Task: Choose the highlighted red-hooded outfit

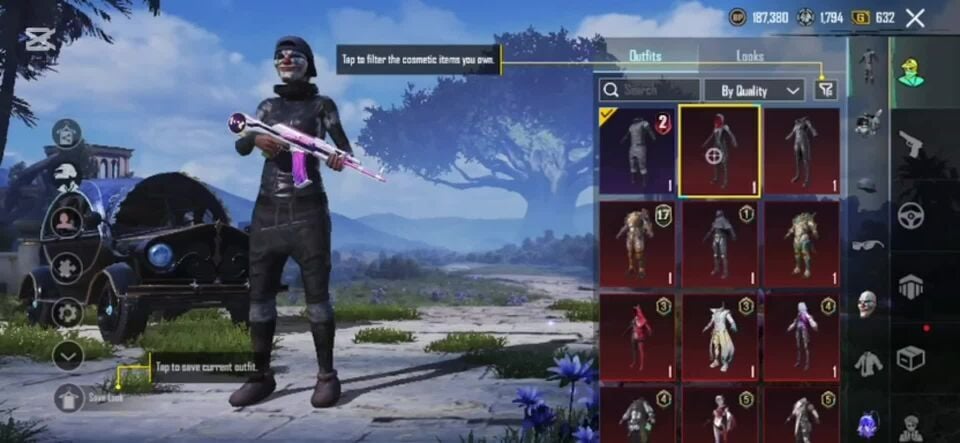Action: pyautogui.click(x=719, y=151)
